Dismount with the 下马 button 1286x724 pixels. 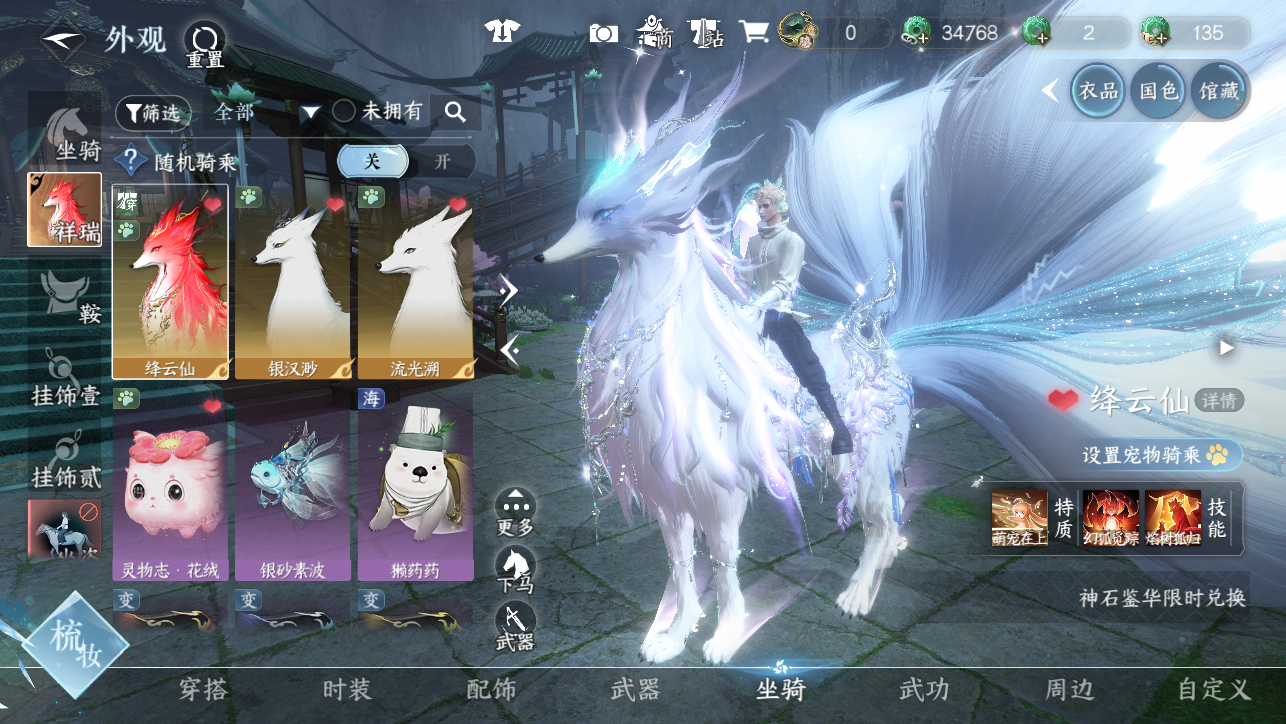click(x=515, y=570)
